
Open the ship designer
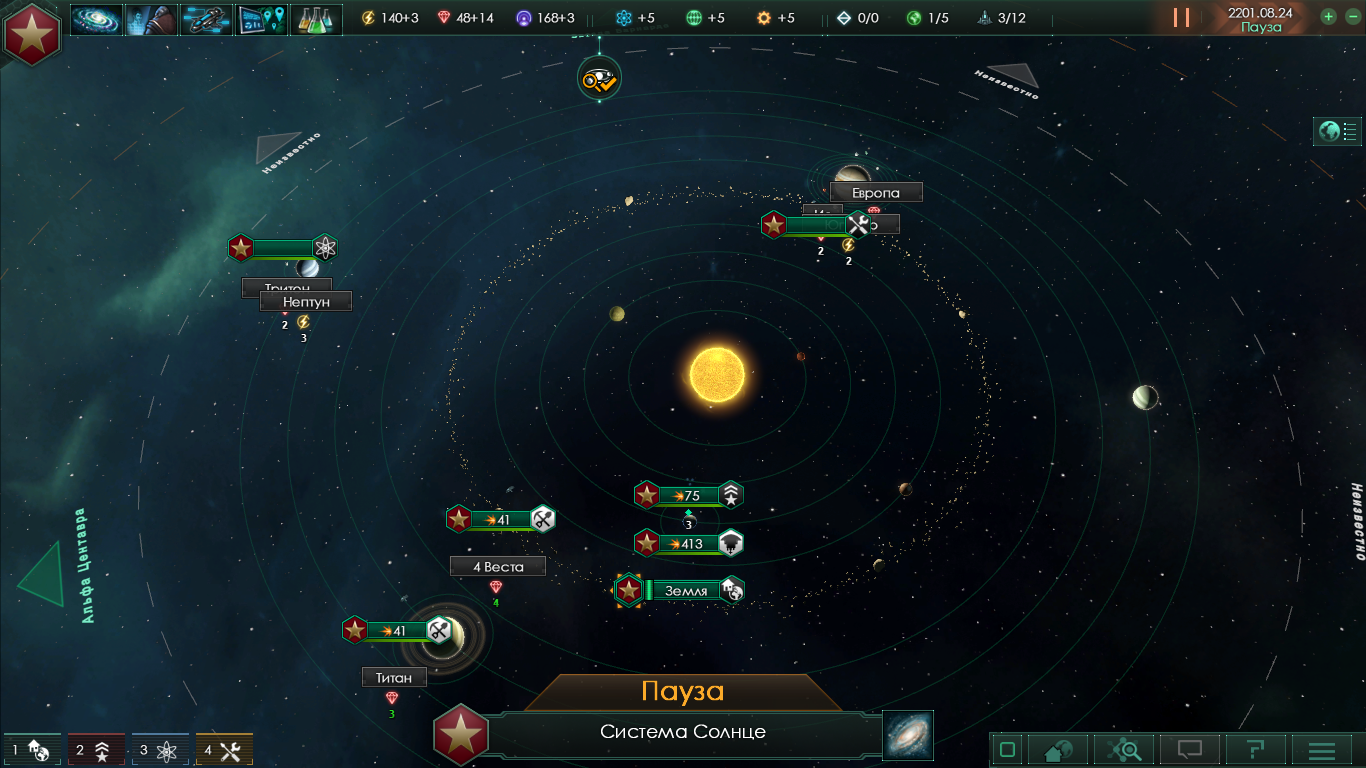[x=206, y=19]
